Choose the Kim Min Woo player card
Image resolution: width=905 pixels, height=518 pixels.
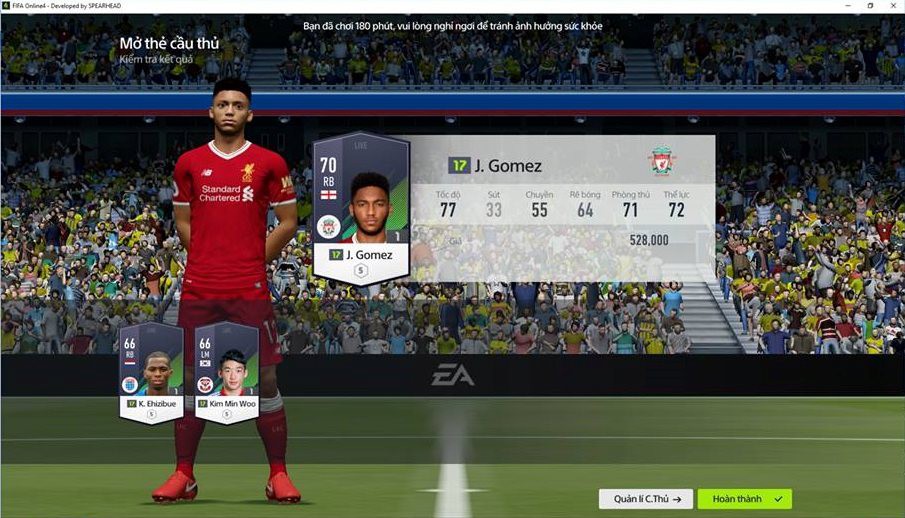point(227,372)
